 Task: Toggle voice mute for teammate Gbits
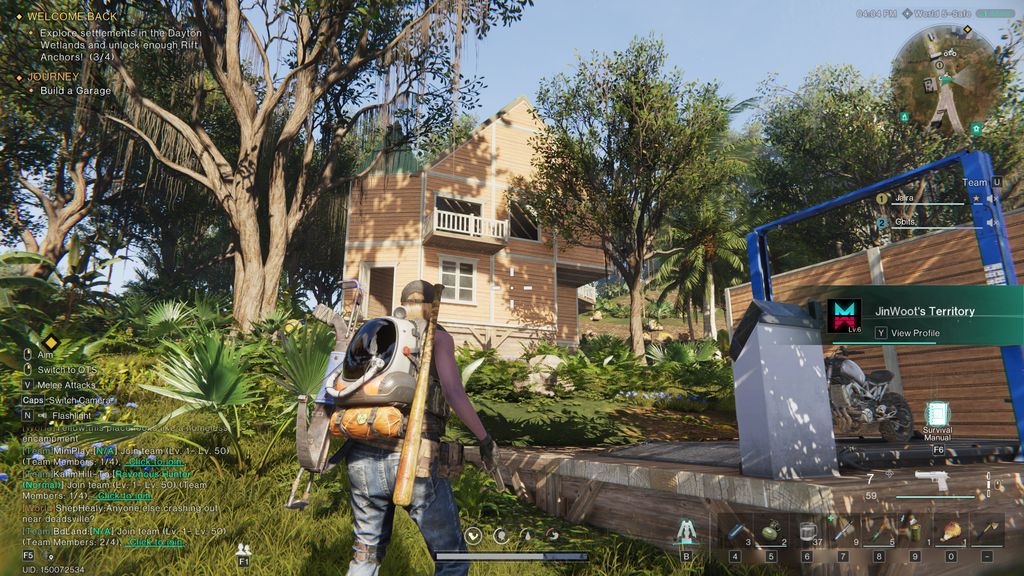click(991, 222)
